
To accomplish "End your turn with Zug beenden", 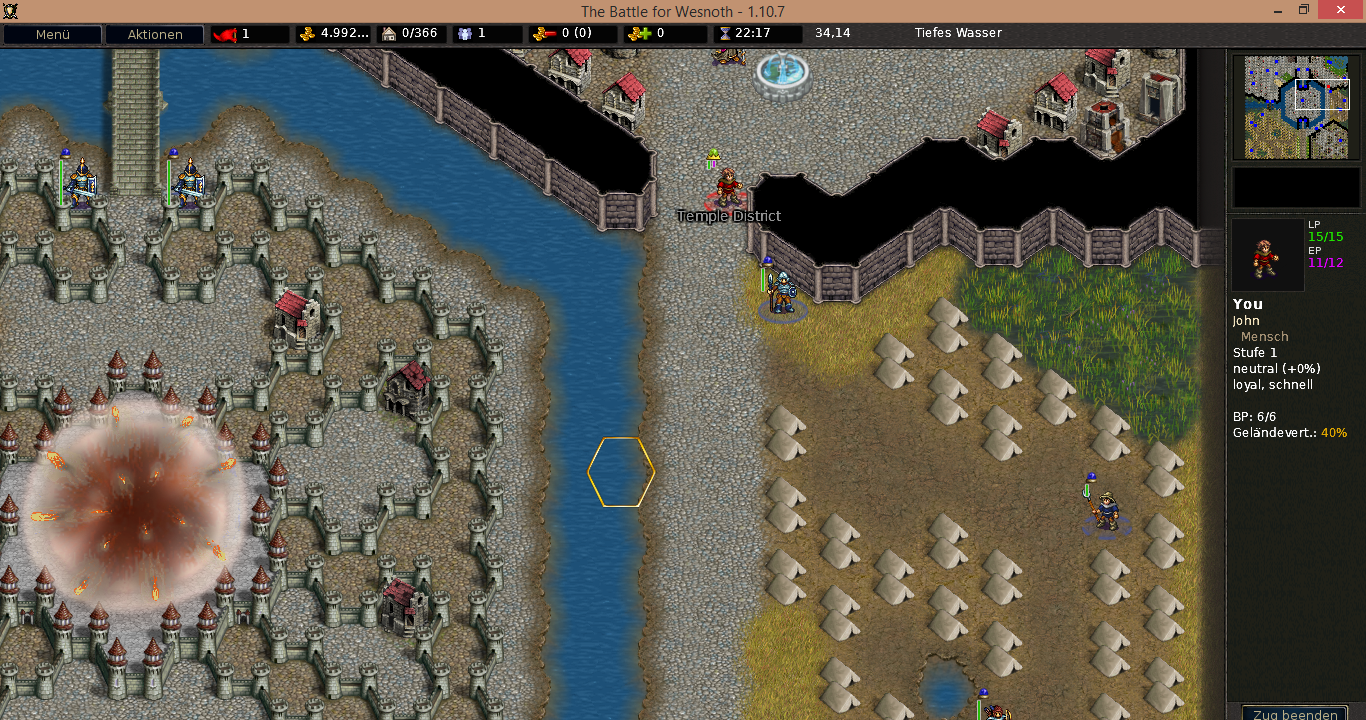I will click(x=1294, y=713).
